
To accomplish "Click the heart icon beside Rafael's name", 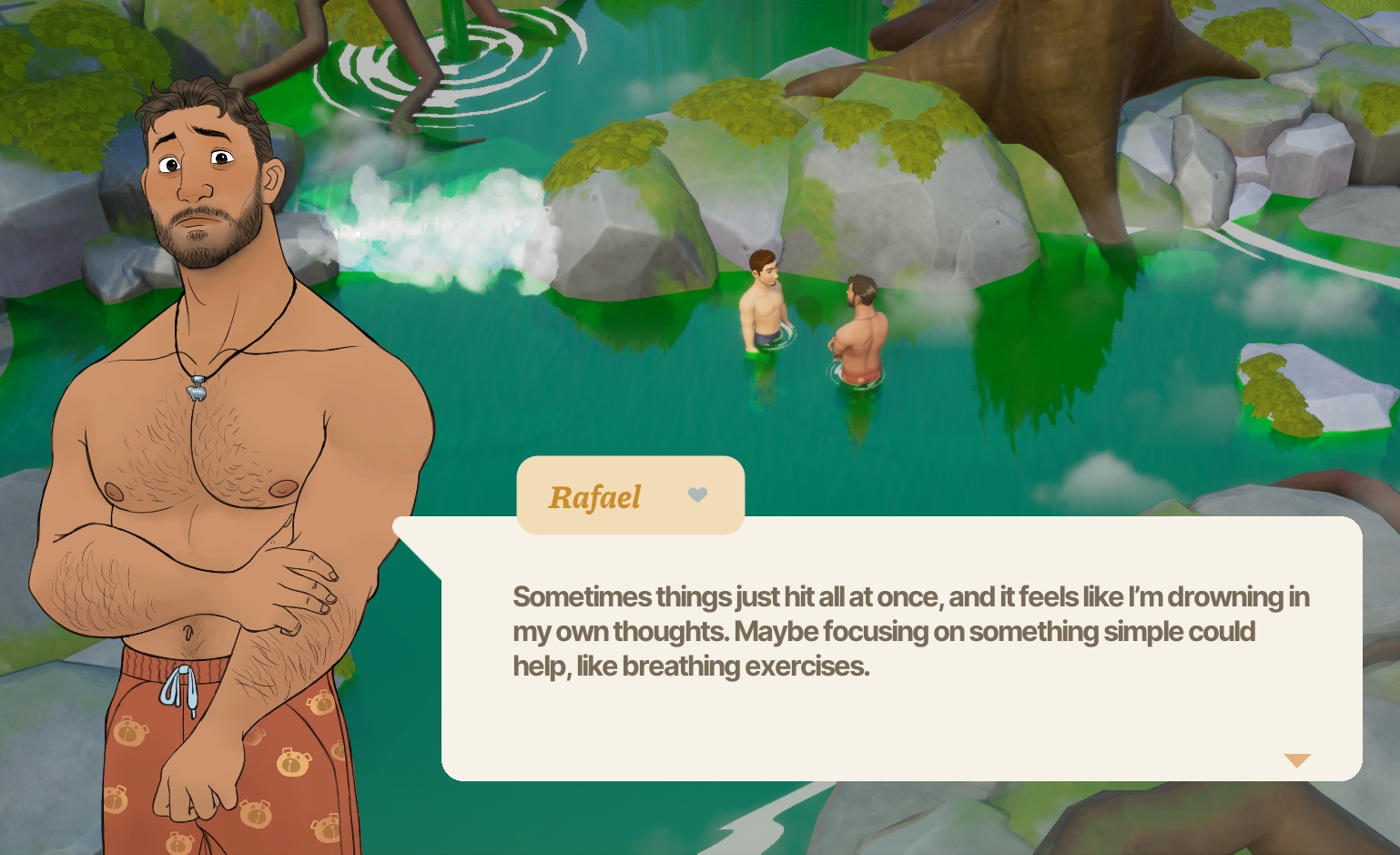I will (x=697, y=494).
